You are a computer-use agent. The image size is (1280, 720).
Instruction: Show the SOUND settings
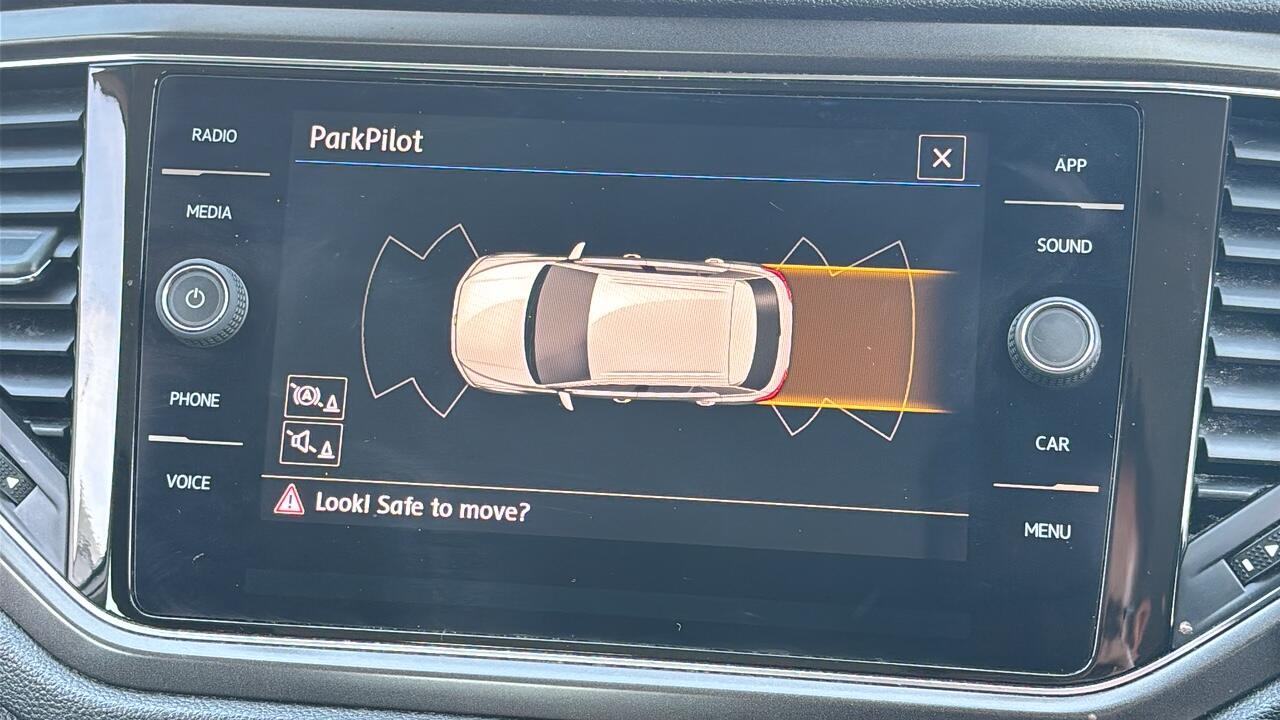(1064, 246)
